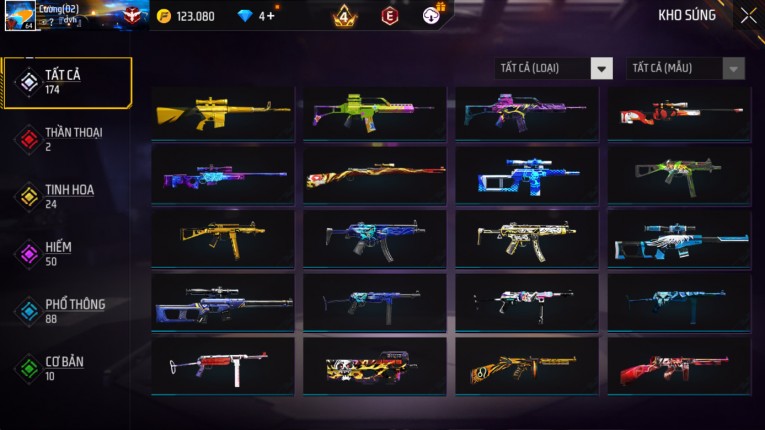Pick the yellow-black P90 skin

[375, 365]
